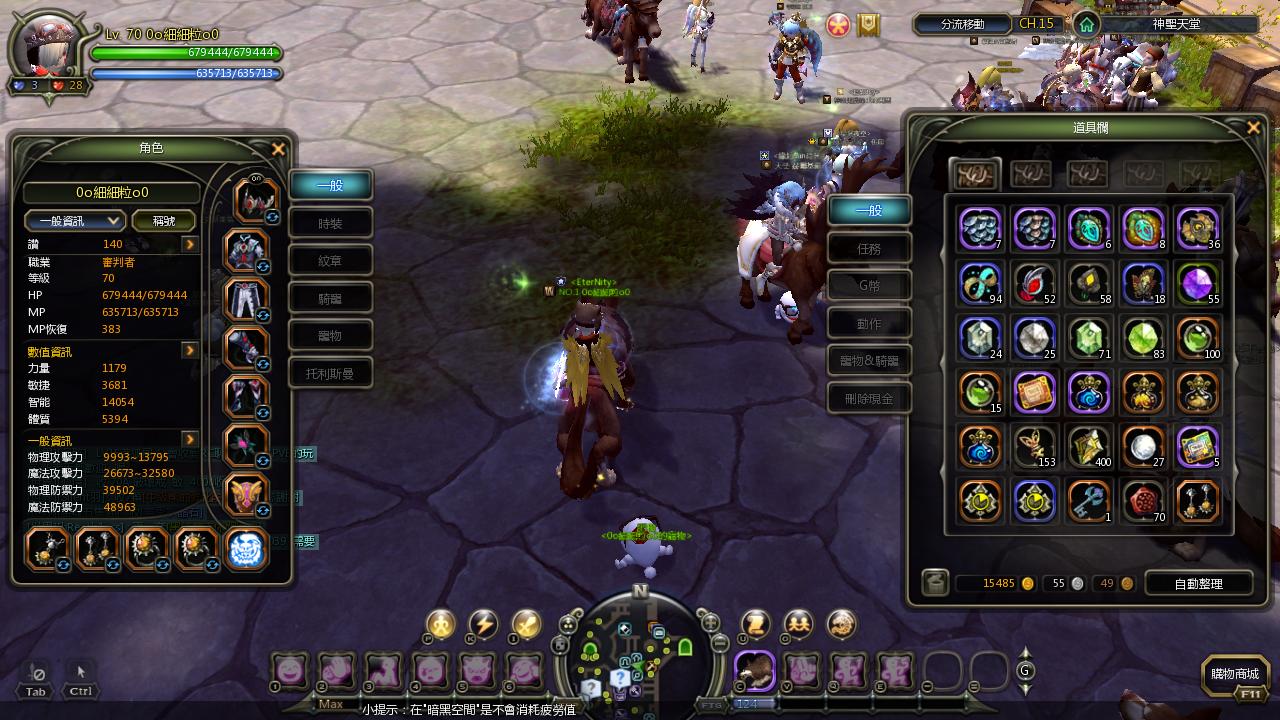Close the 角色 character window

pyautogui.click(x=279, y=149)
